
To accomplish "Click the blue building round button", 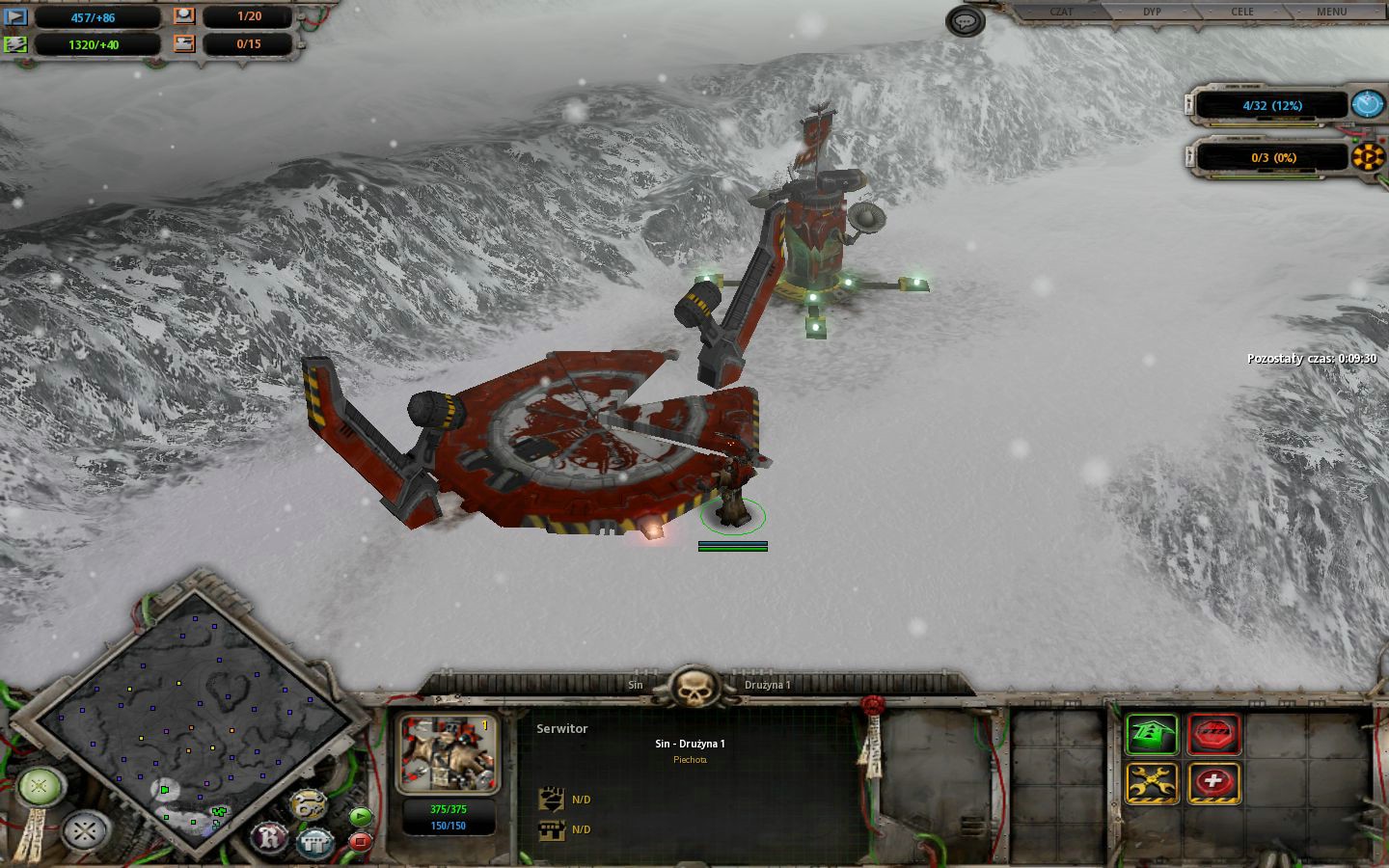I will [314, 843].
